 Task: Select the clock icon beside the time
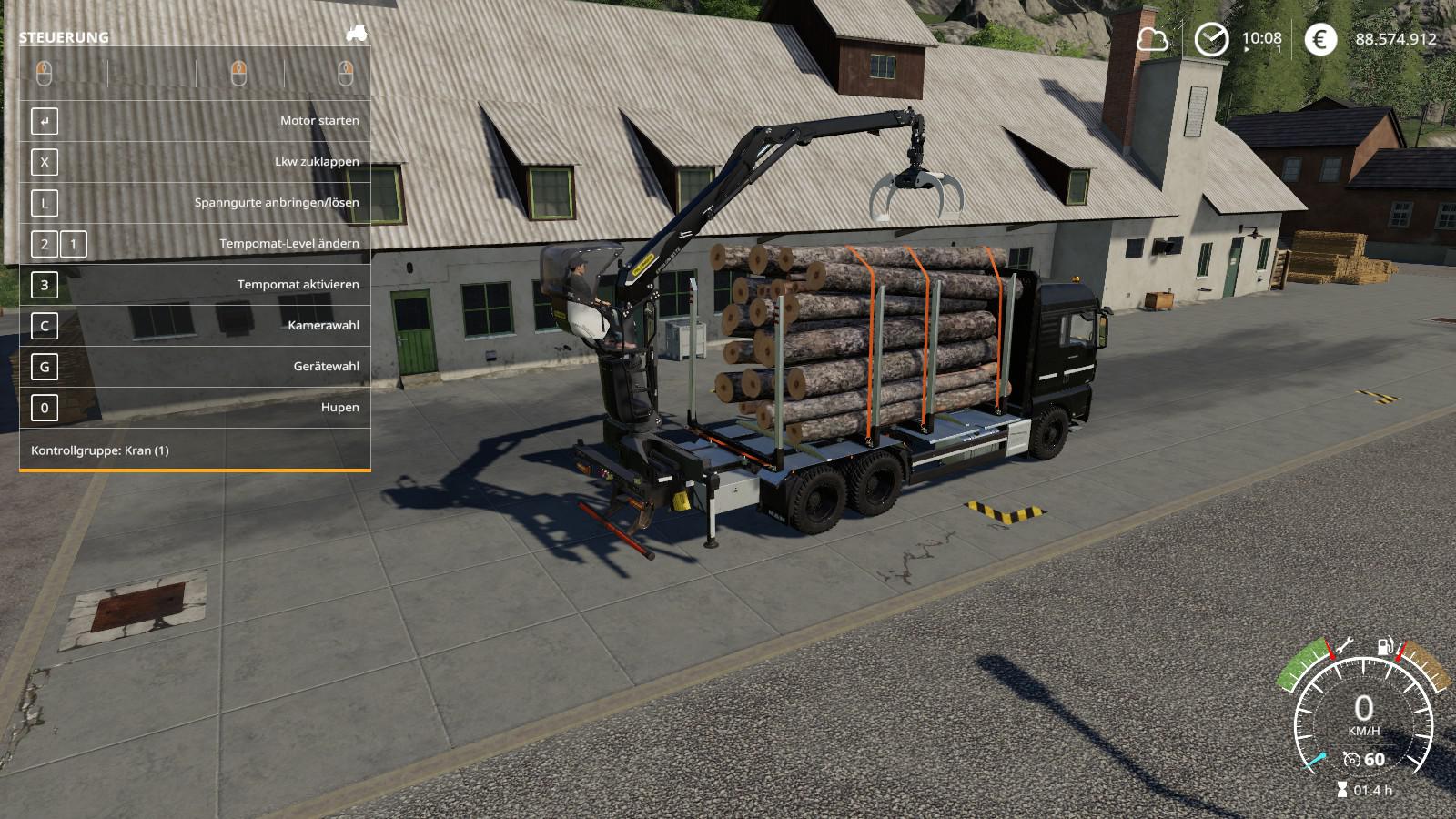[x=1211, y=39]
